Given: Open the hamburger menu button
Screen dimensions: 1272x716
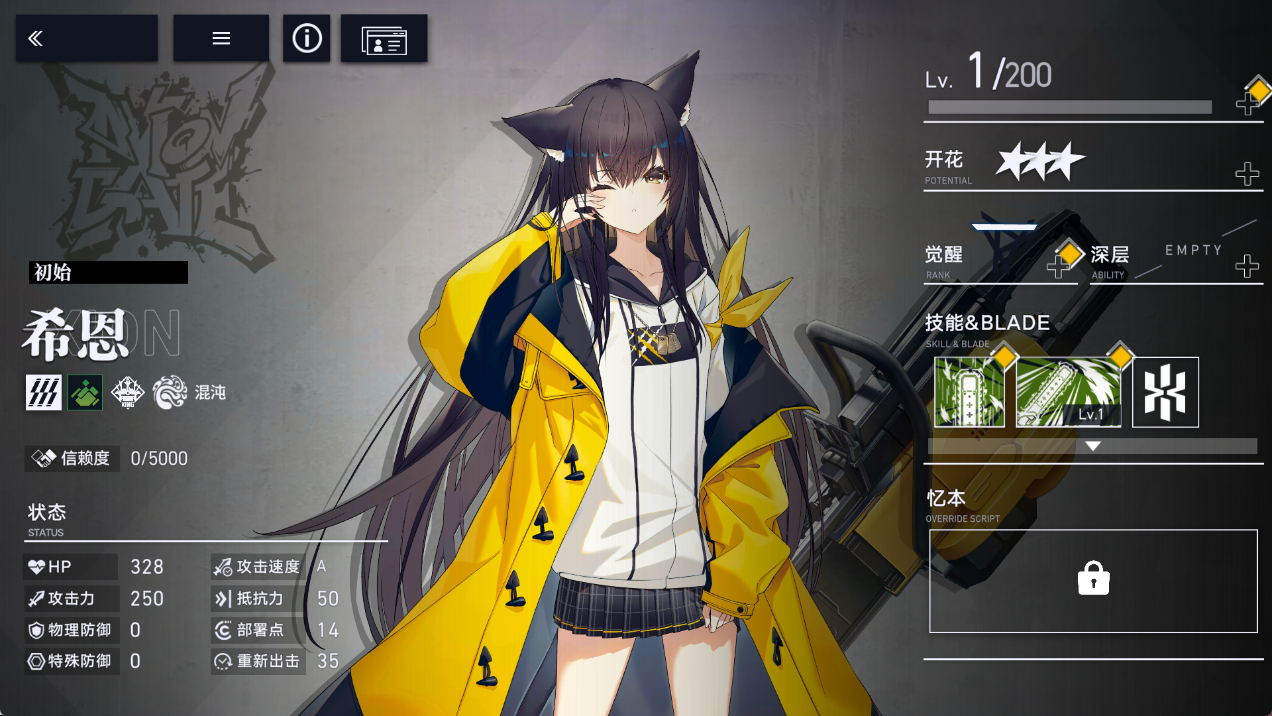Looking at the screenshot, I should point(221,39).
